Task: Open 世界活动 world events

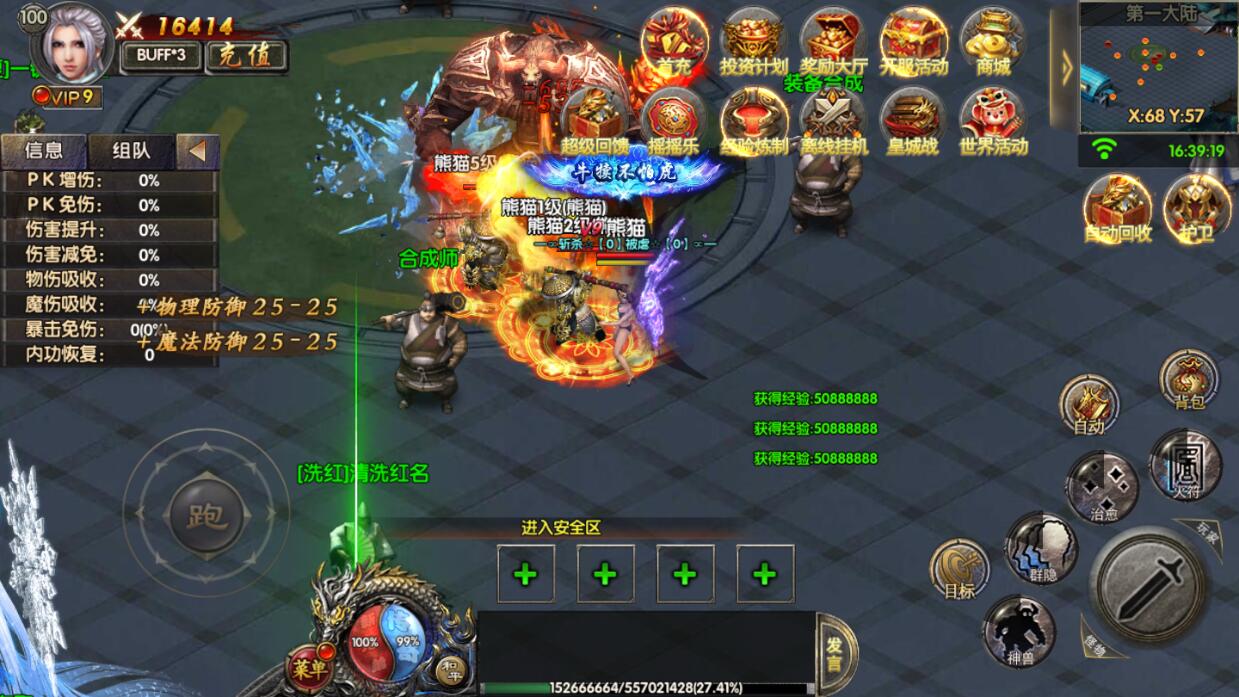Action: point(992,121)
